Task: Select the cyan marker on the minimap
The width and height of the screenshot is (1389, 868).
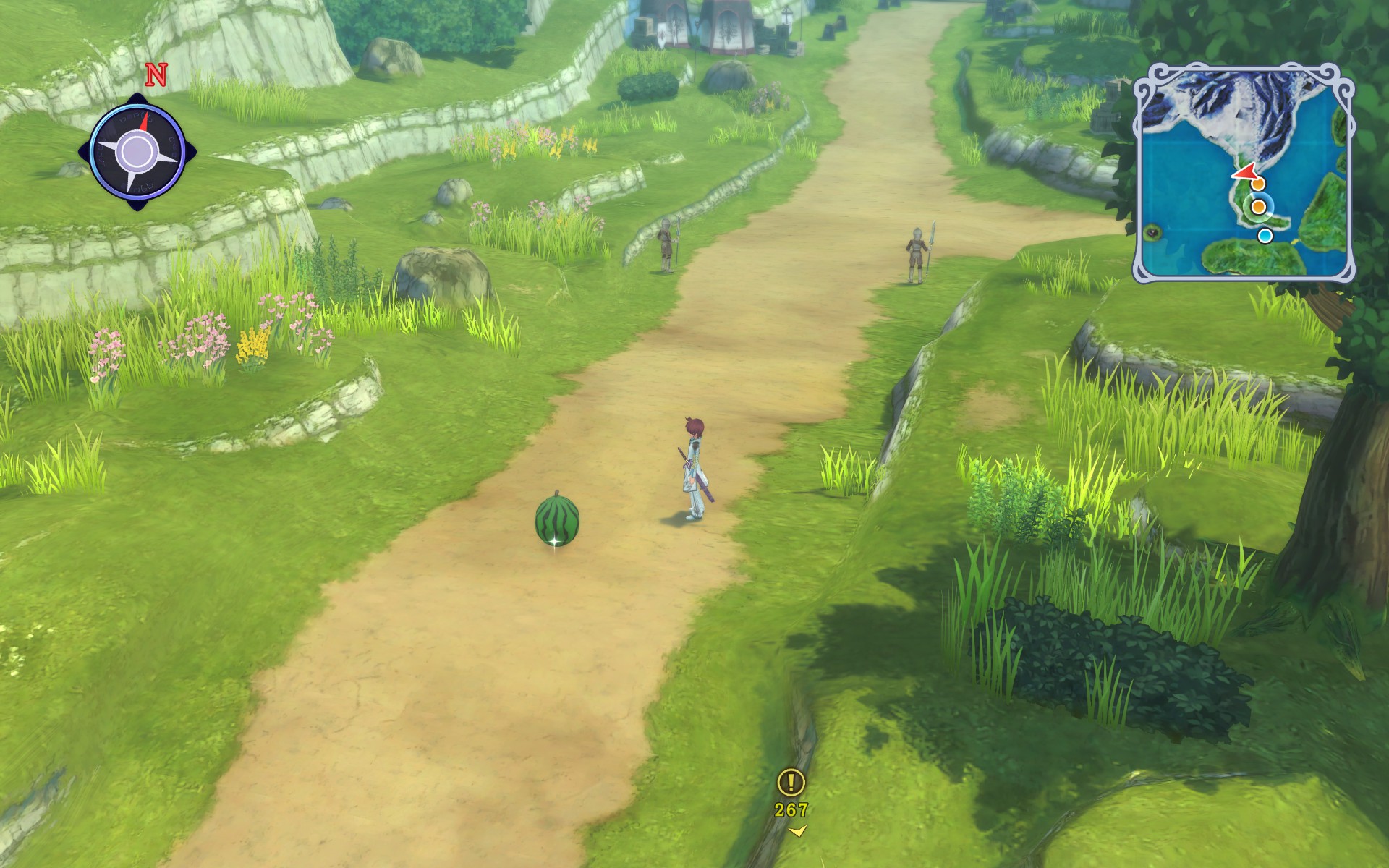Action: pyautogui.click(x=1265, y=236)
